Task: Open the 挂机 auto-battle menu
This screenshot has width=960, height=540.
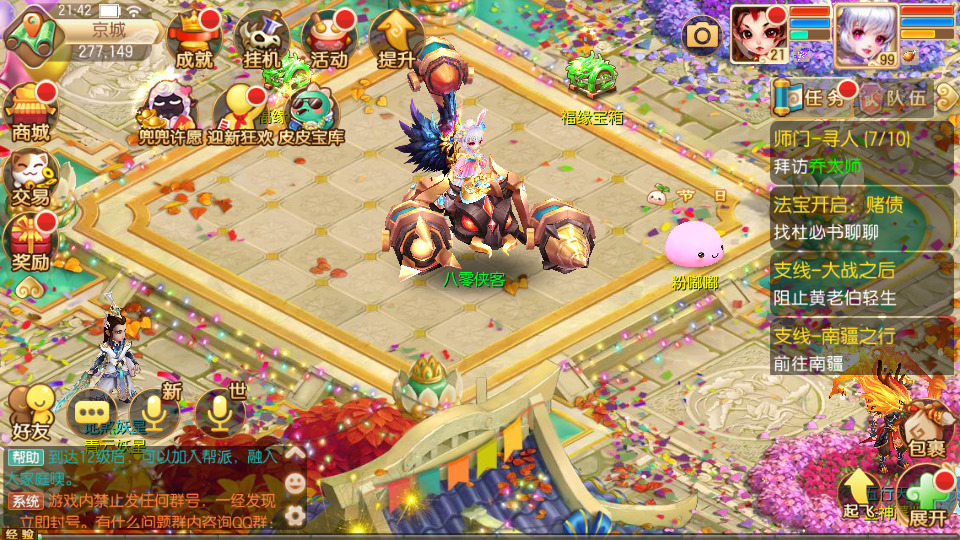Action: (261, 40)
